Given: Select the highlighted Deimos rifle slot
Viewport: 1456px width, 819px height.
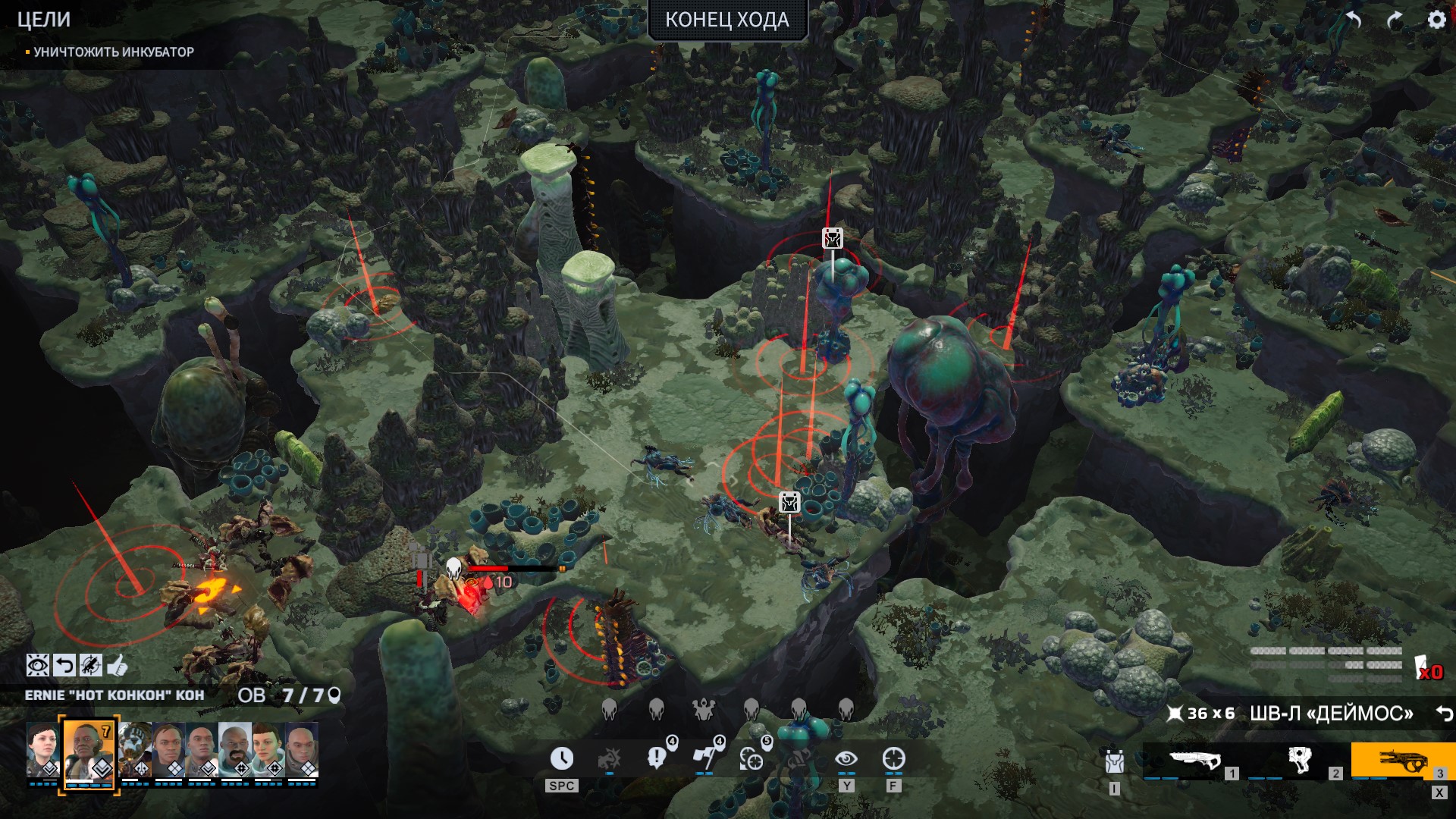Looking at the screenshot, I should click(x=1401, y=761).
